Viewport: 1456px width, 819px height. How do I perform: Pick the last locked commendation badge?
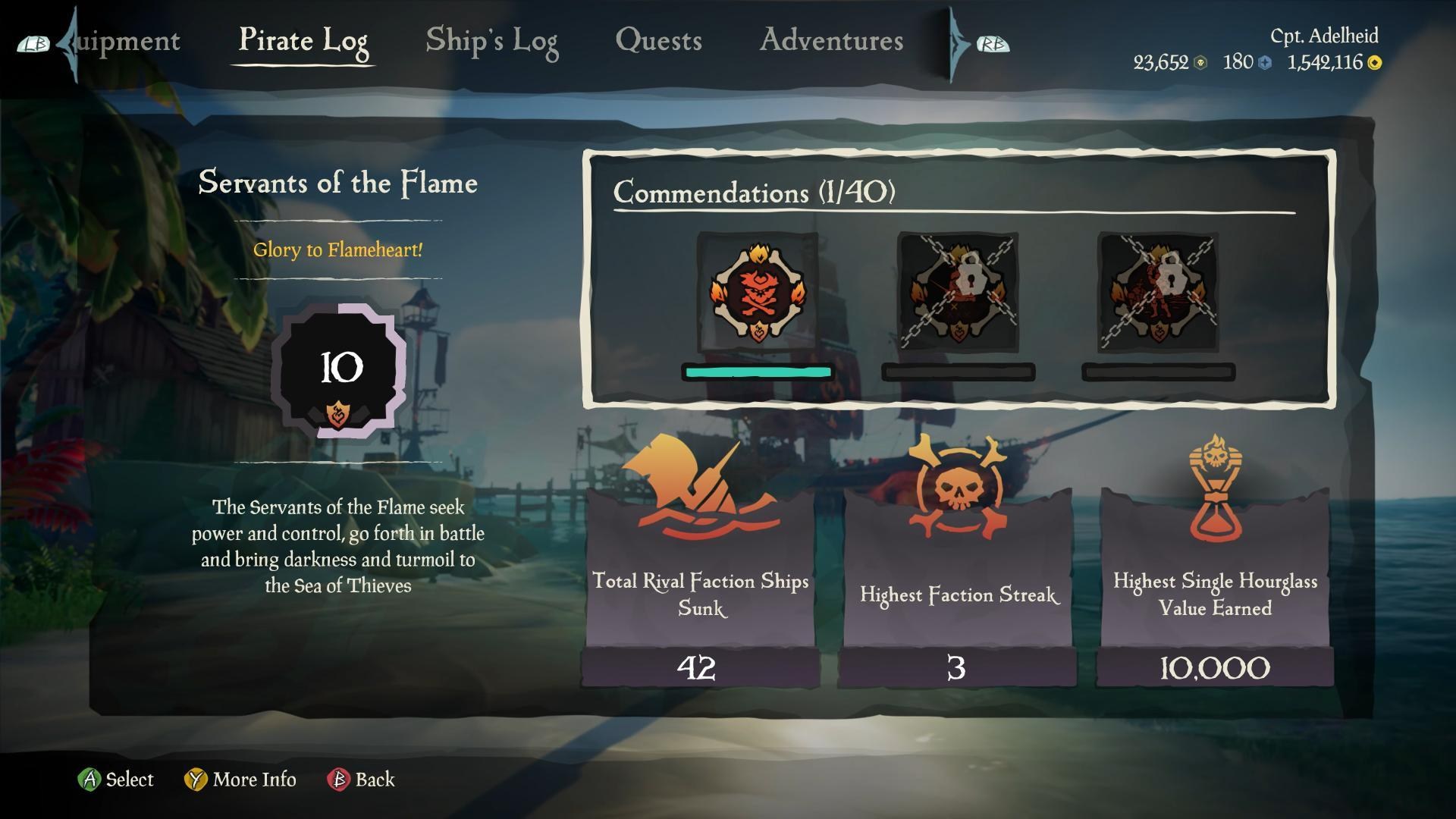[x=1158, y=293]
